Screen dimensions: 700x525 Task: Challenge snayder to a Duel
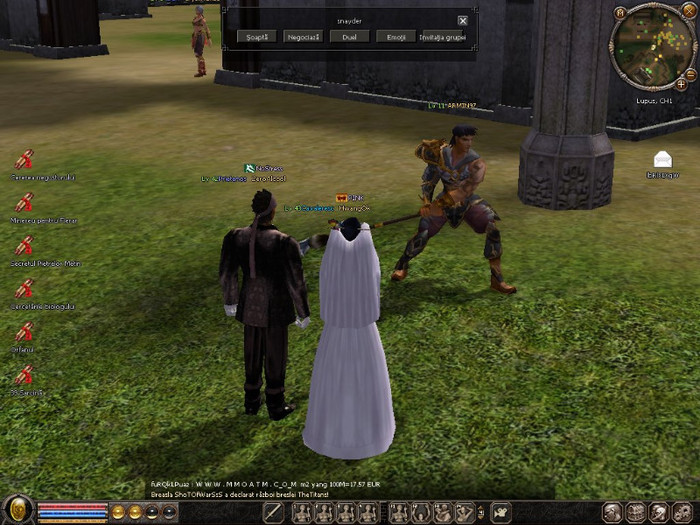click(349, 37)
